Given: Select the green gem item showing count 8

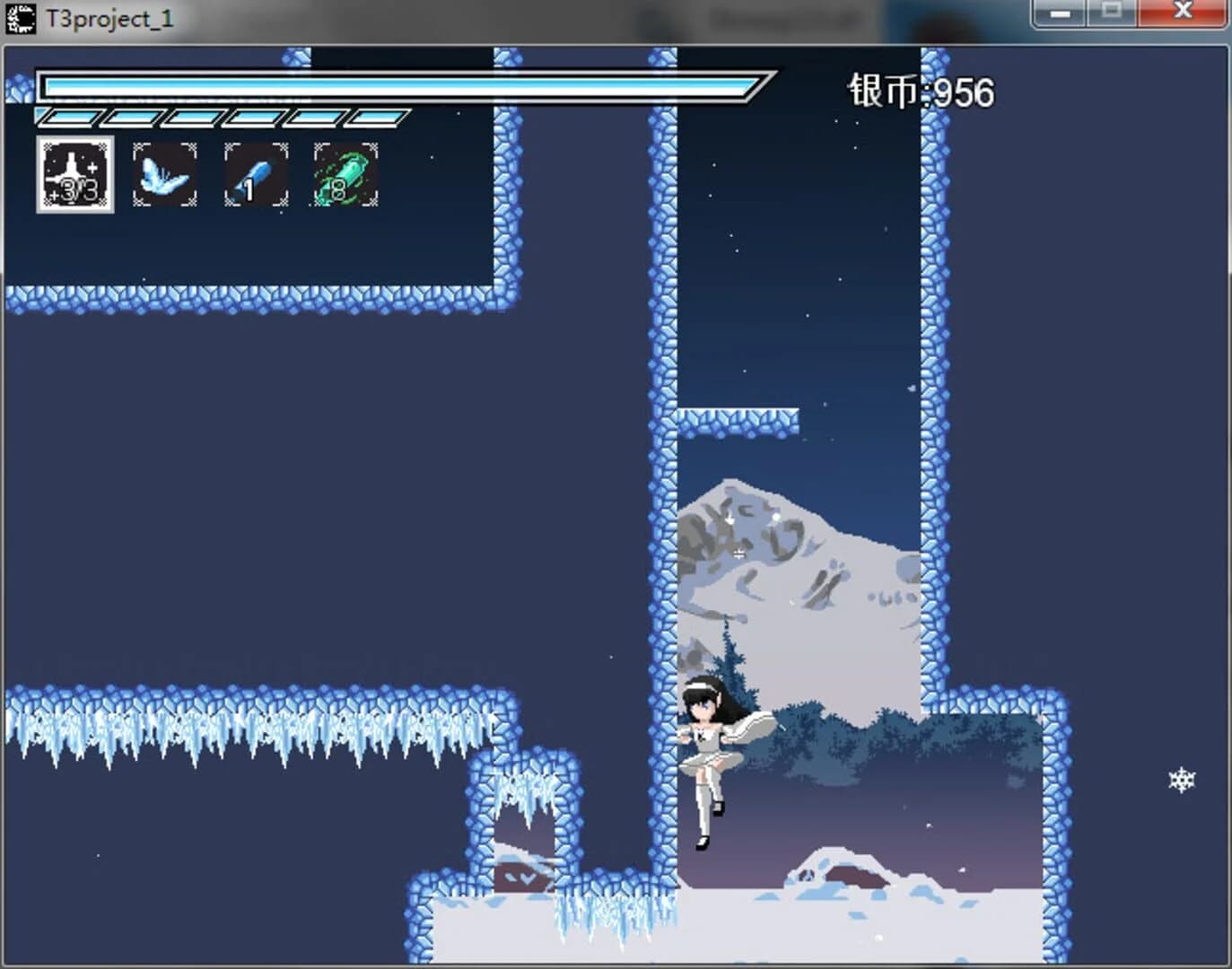Looking at the screenshot, I should click(345, 174).
